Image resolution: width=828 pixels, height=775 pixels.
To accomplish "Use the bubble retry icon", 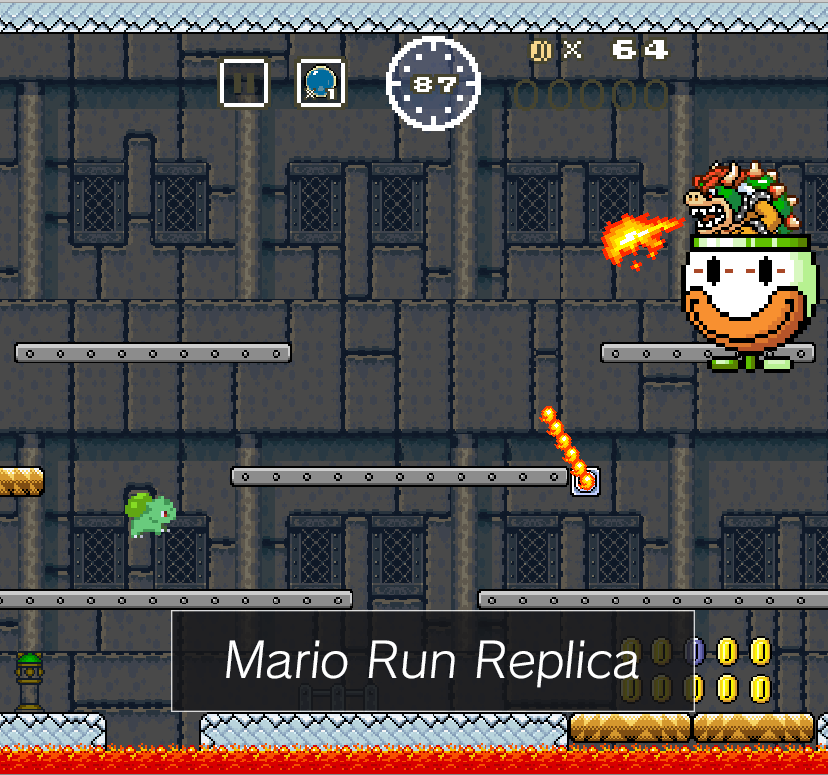I will coord(321,83).
